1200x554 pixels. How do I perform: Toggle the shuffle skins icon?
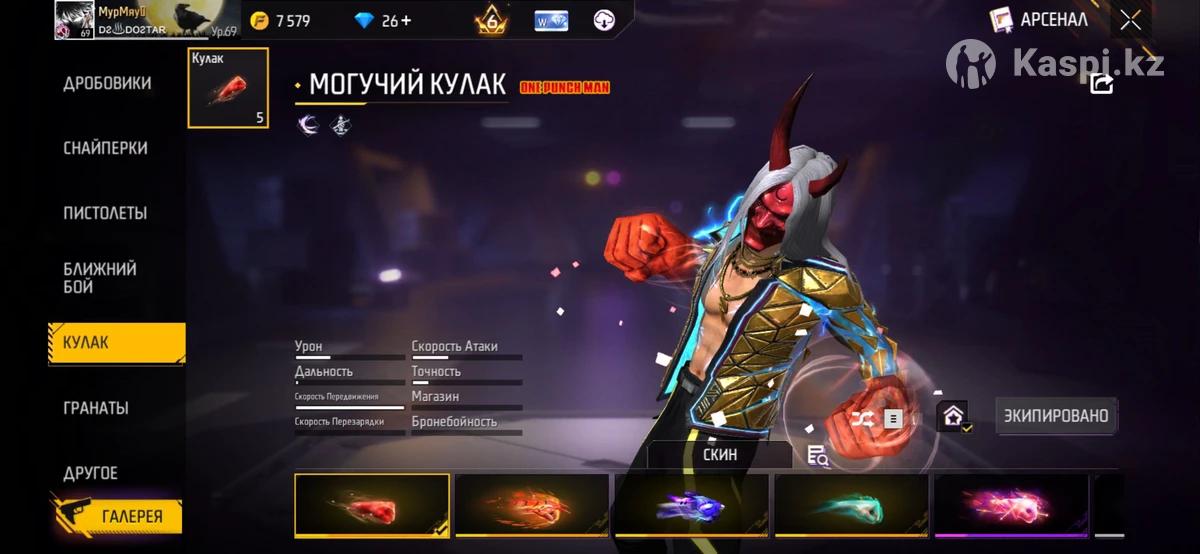[x=862, y=418]
